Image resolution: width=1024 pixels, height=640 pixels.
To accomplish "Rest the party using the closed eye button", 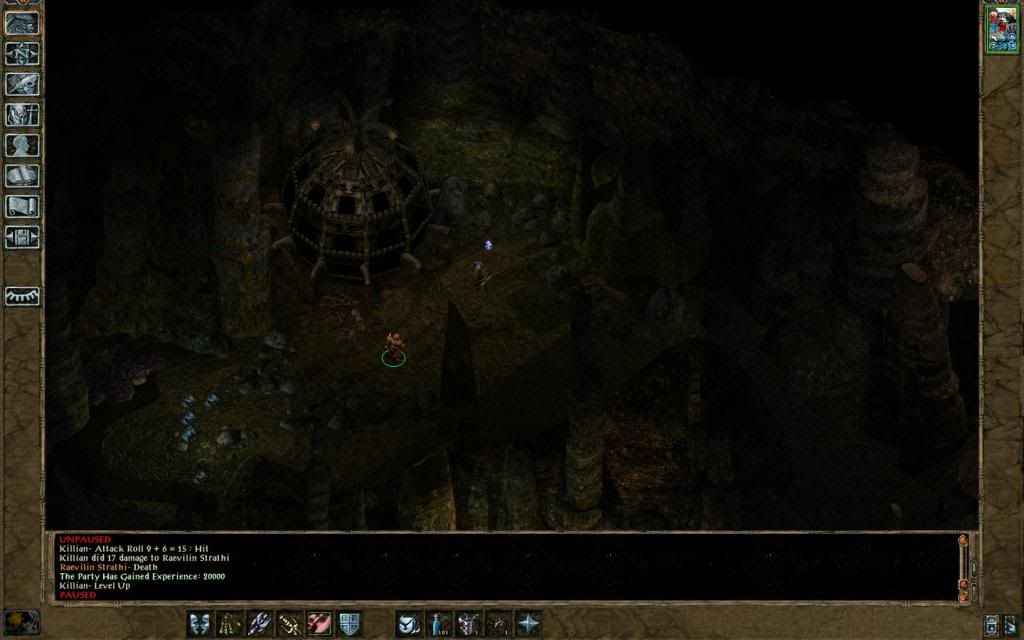I will (22, 296).
